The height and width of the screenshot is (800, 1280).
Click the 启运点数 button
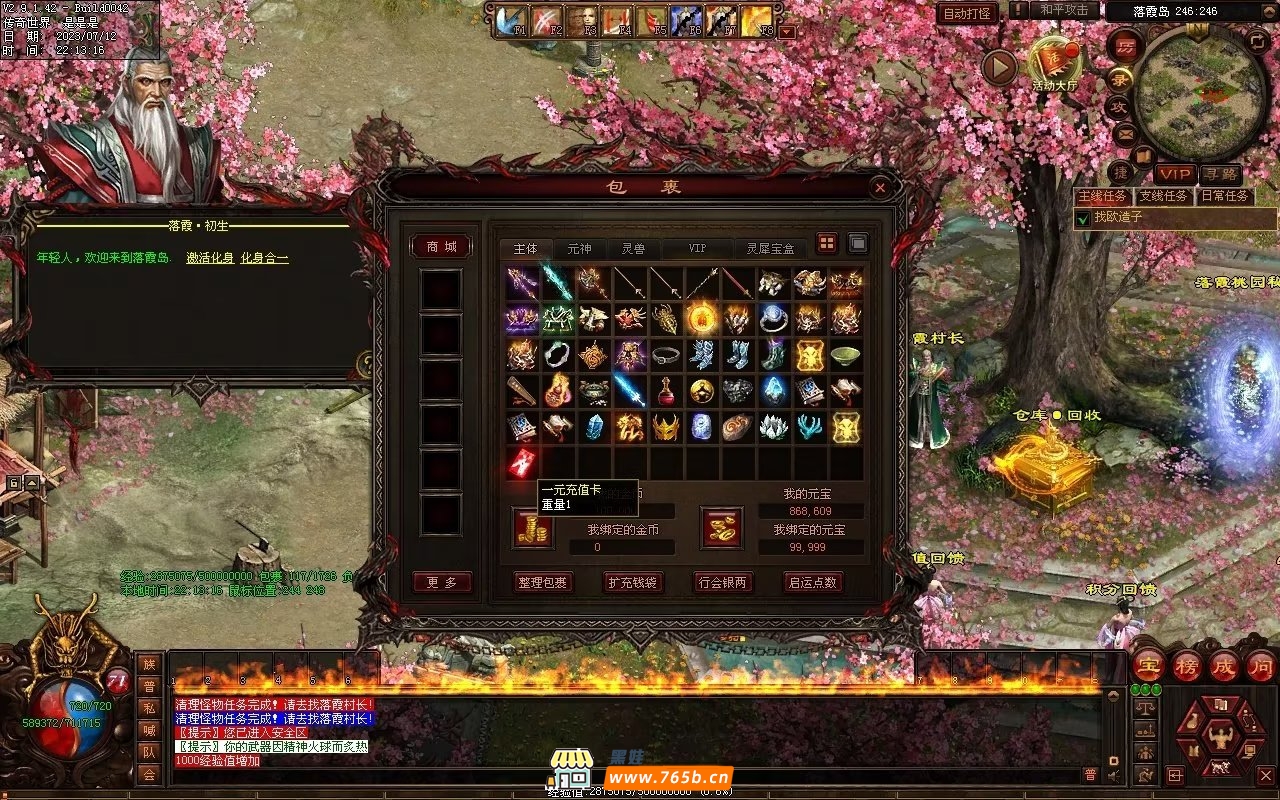(813, 582)
